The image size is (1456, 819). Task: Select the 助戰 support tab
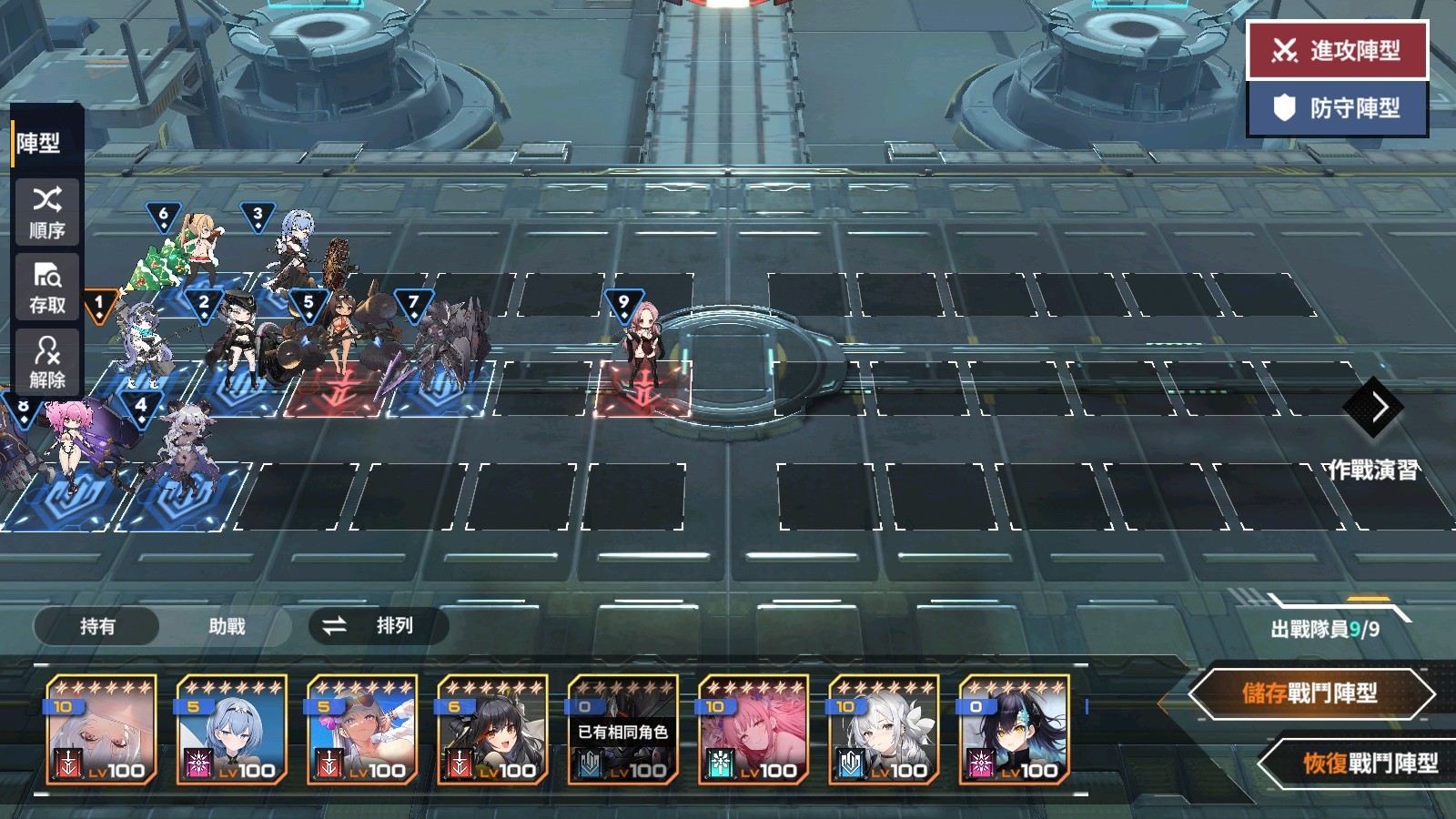coord(227,626)
